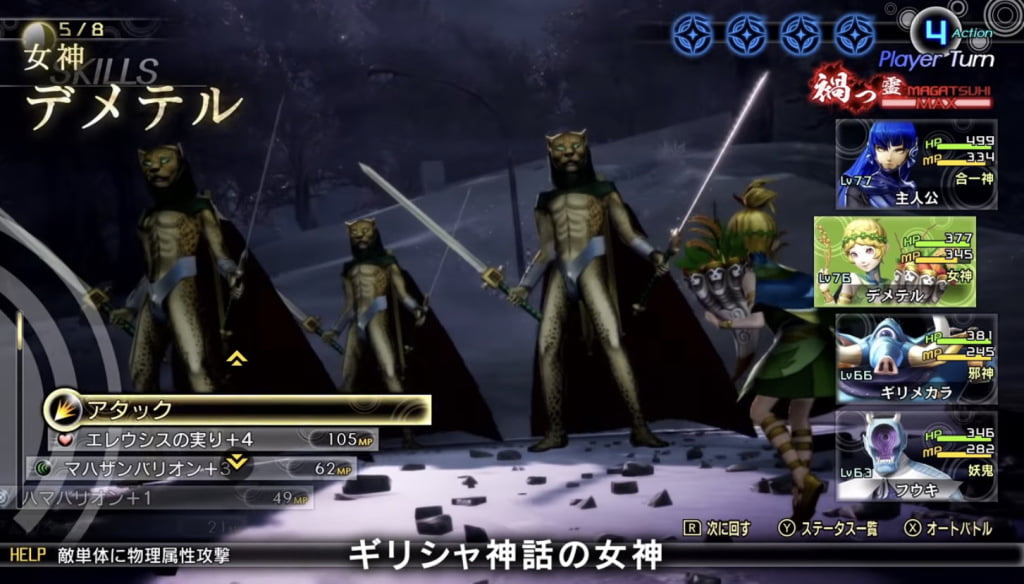Image resolution: width=1024 pixels, height=584 pixels.
Task: Choose 次に回す to pass the turn
Action: tap(717, 529)
